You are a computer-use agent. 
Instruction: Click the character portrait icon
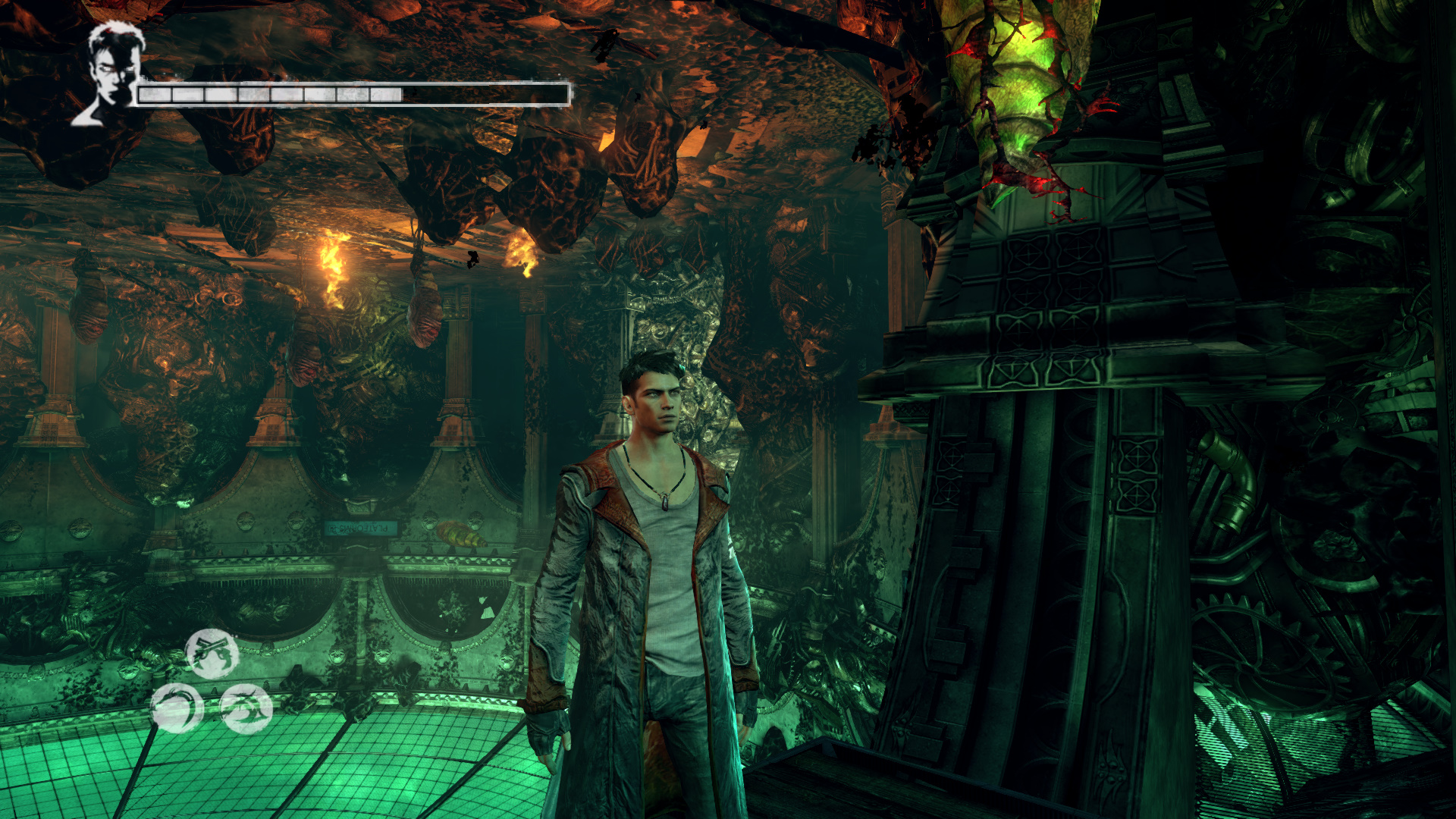click(111, 74)
